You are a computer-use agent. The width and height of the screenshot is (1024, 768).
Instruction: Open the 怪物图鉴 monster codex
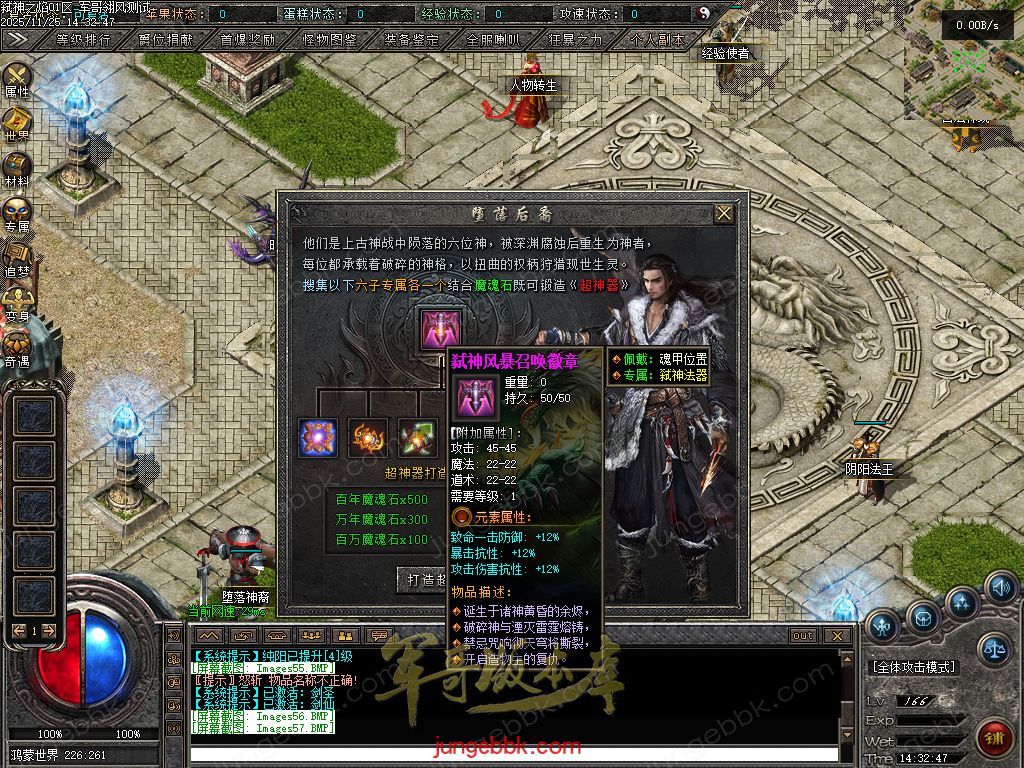coord(330,40)
